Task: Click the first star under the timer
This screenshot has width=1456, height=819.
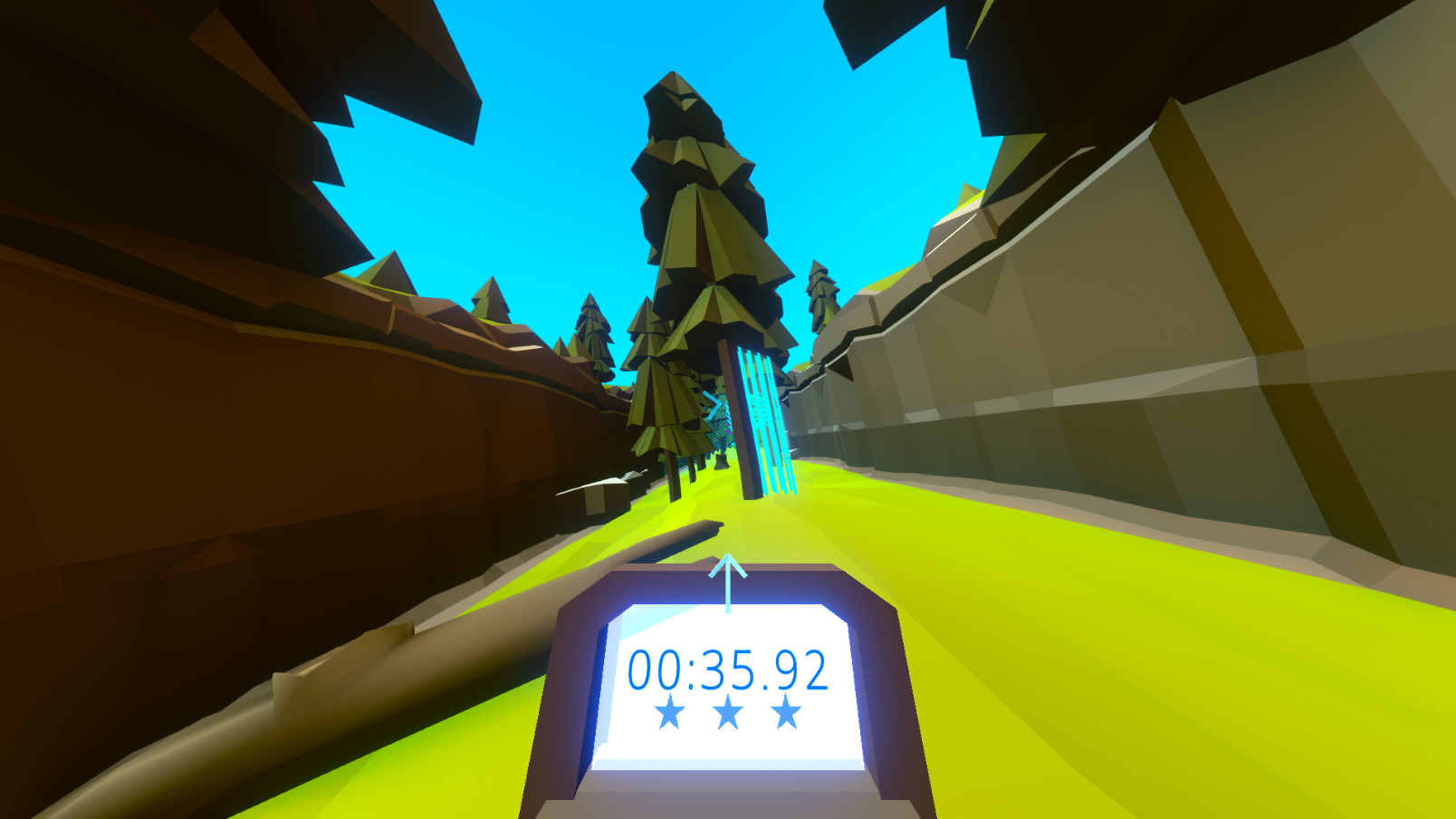Action: 669,715
